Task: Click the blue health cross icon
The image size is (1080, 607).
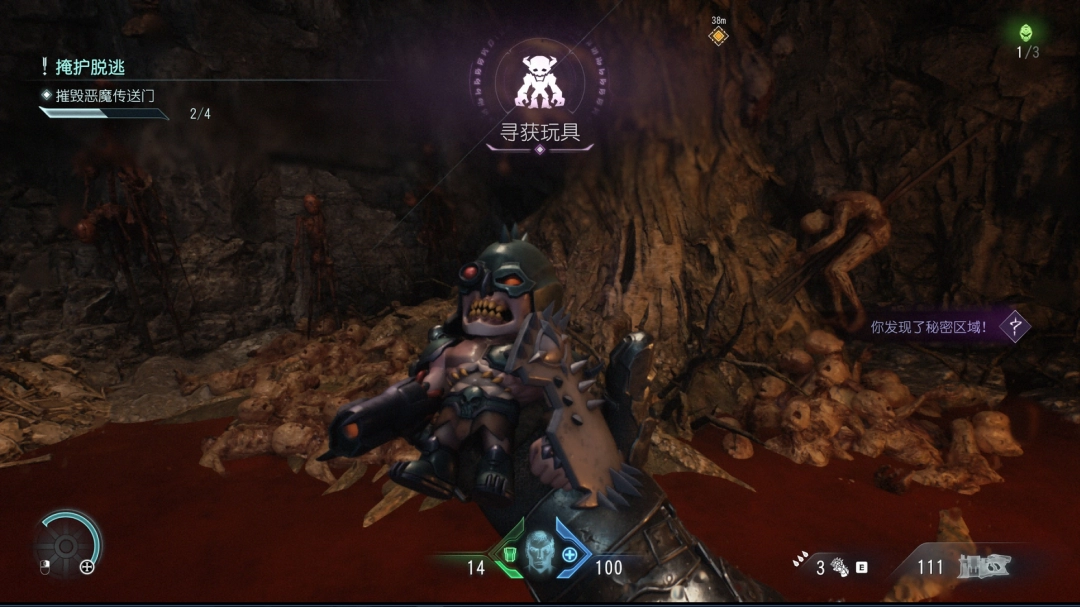Action: [570, 555]
